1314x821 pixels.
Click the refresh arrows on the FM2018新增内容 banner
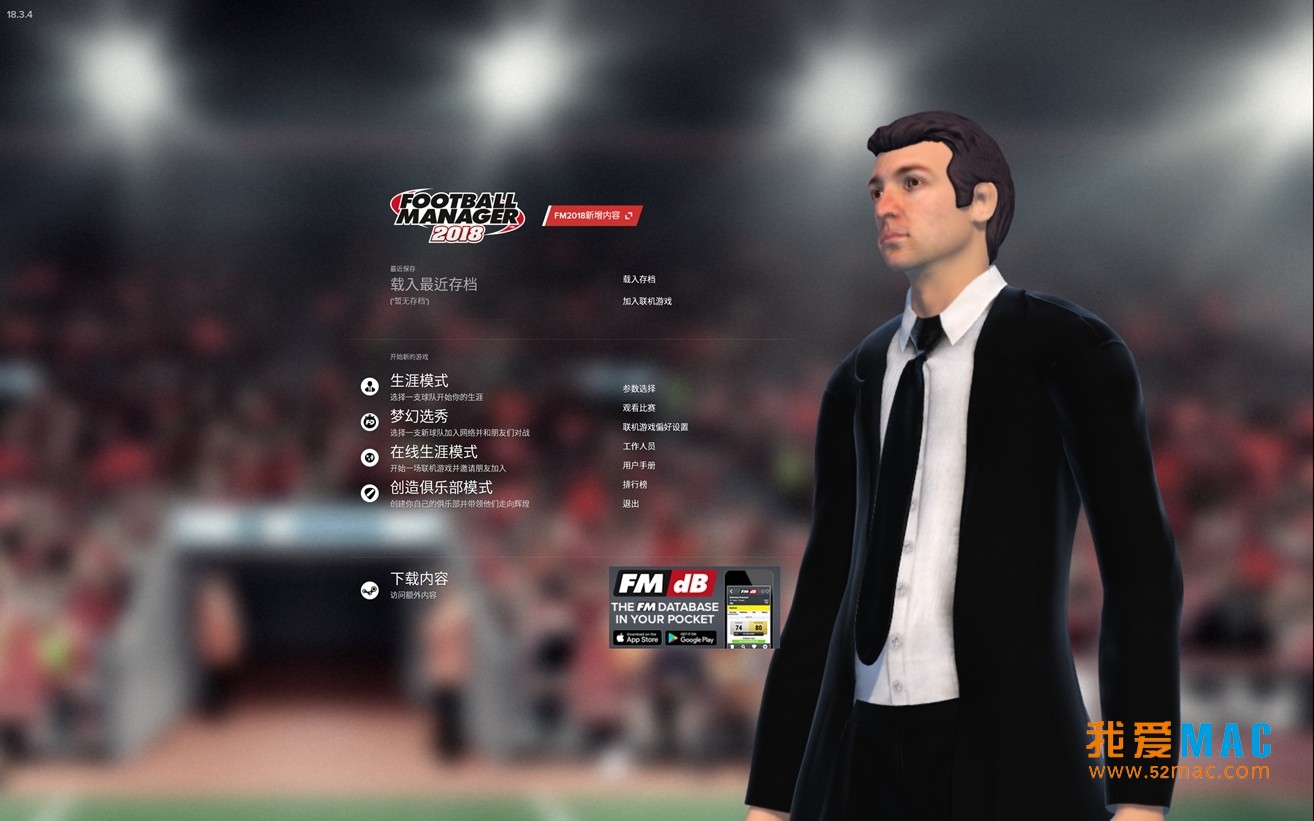coord(627,214)
